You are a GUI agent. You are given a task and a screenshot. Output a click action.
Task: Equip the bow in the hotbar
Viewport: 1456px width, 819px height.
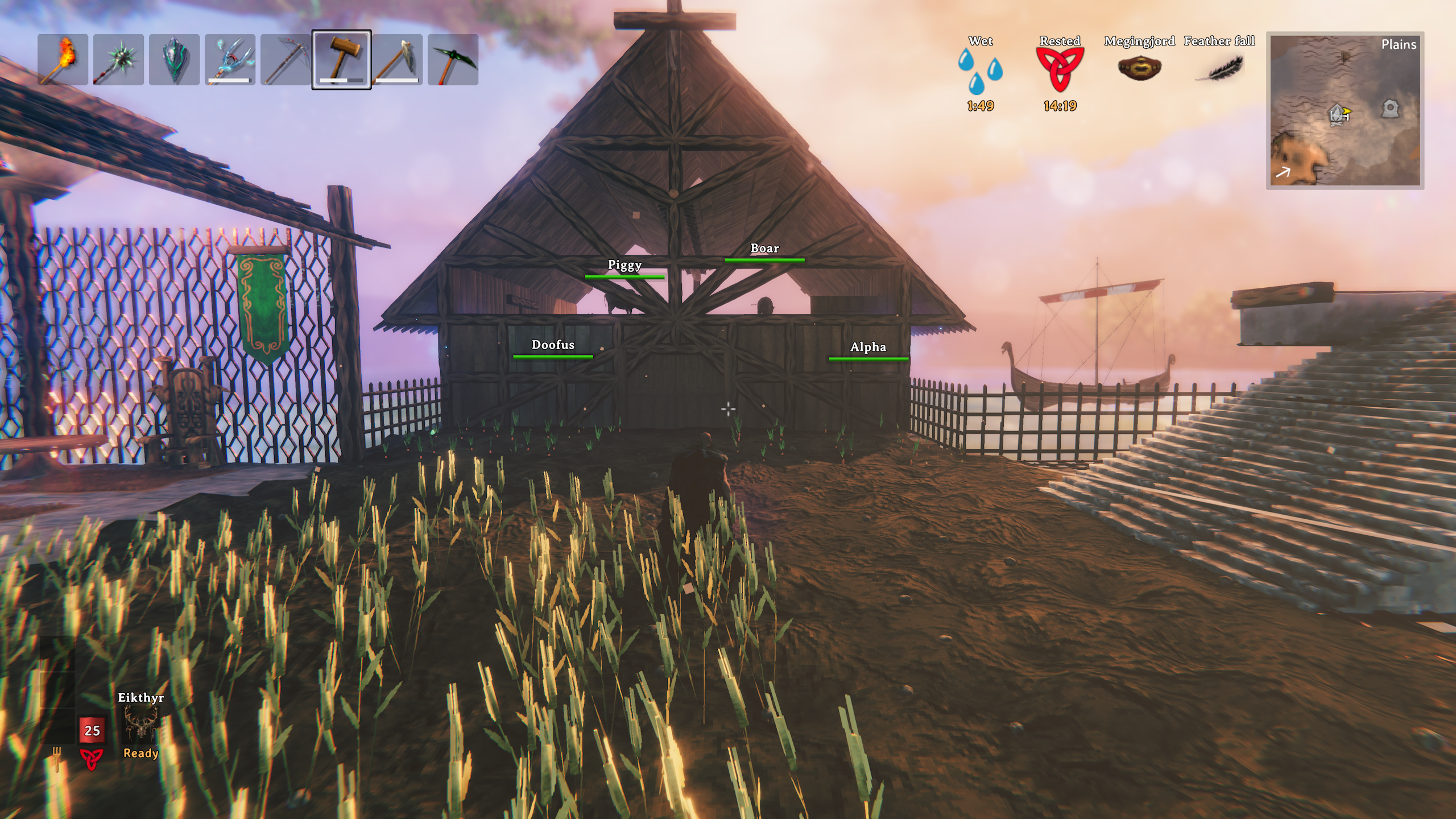tap(286, 60)
